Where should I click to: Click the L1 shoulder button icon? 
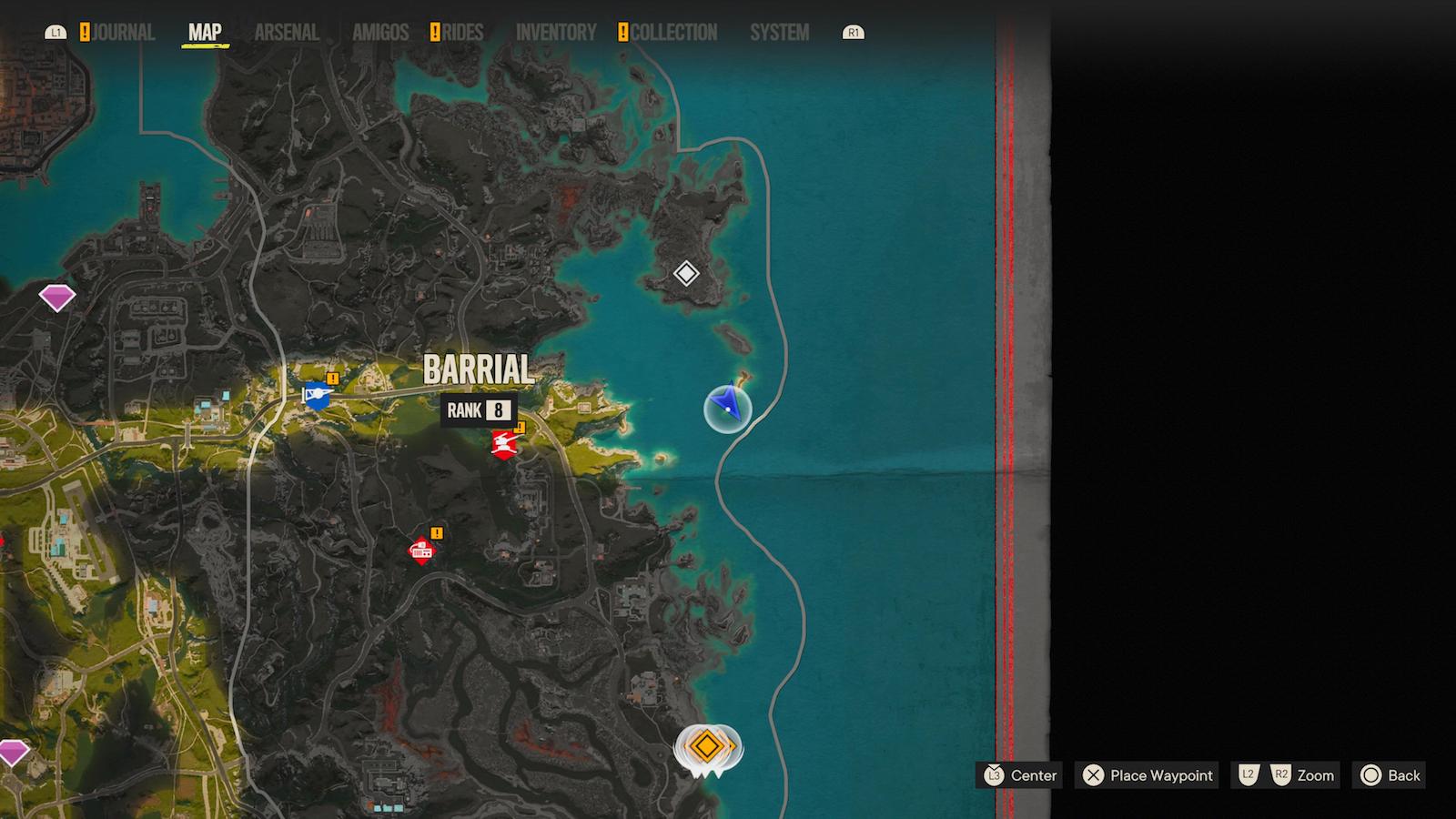pyautogui.click(x=58, y=30)
